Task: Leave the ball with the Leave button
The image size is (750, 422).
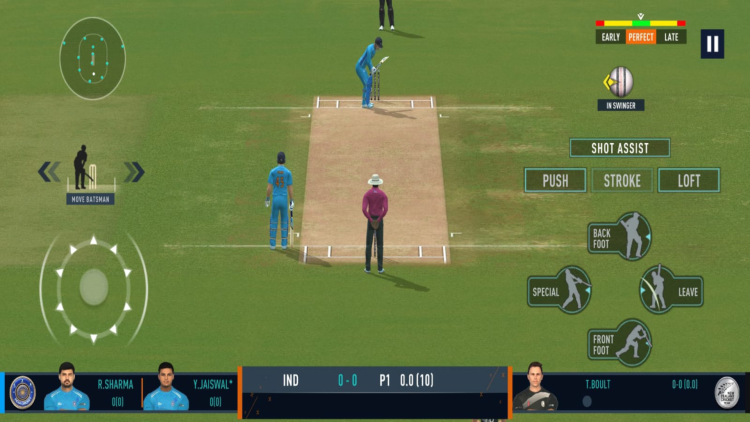Action: (670, 290)
